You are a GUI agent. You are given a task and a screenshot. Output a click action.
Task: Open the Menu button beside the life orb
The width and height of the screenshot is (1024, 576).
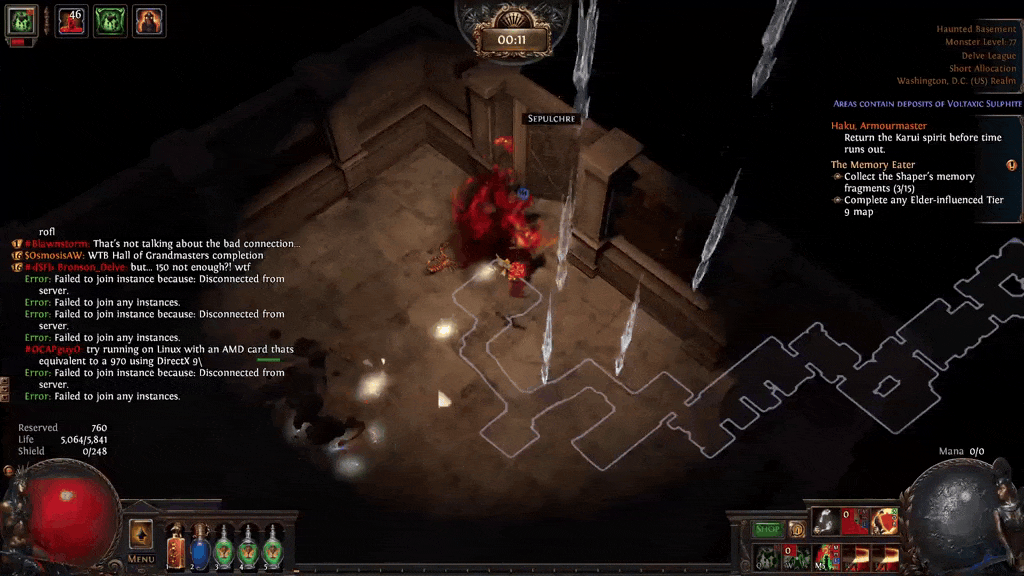(141, 540)
